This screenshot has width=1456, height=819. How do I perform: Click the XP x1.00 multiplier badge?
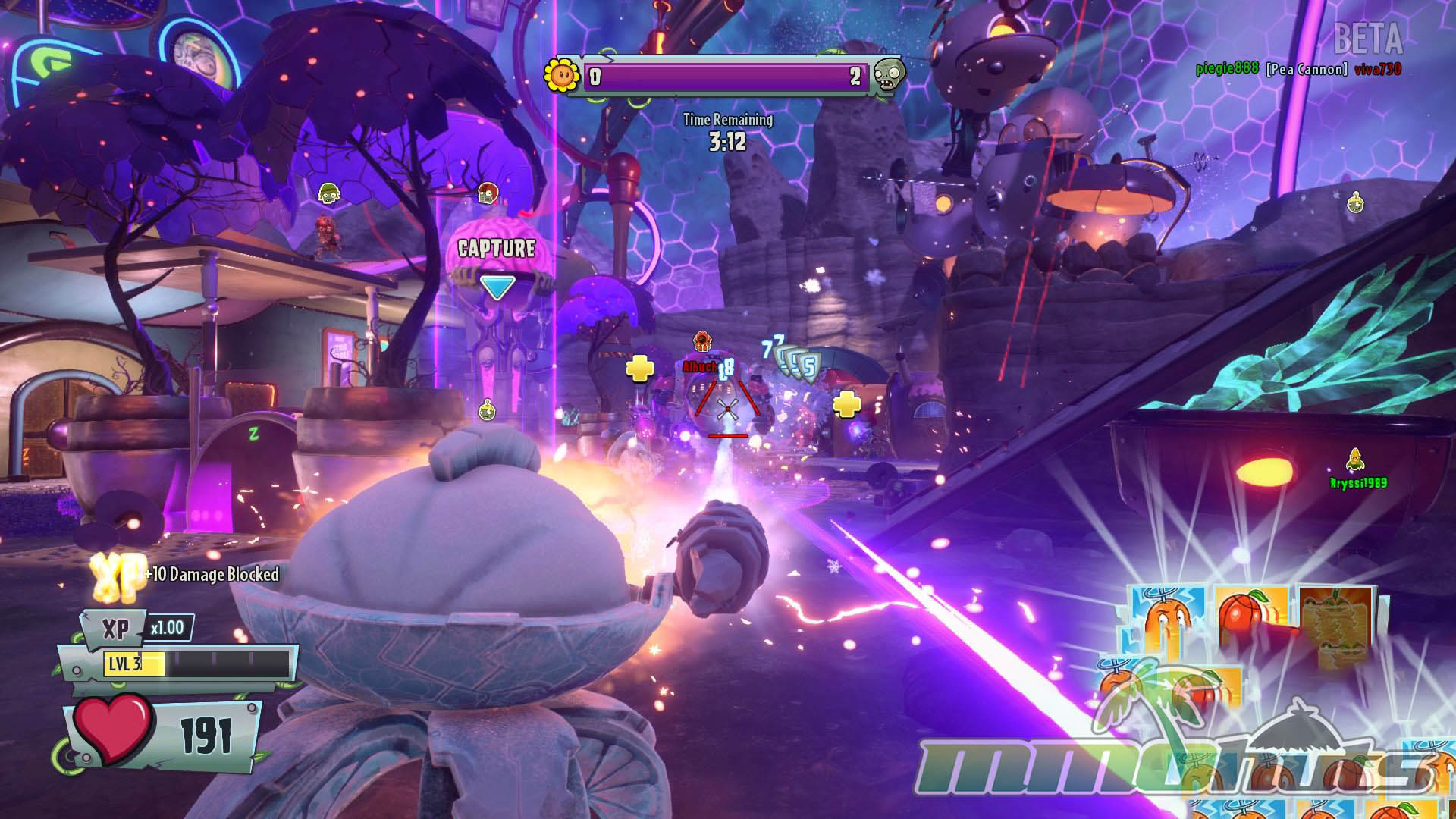tap(168, 628)
